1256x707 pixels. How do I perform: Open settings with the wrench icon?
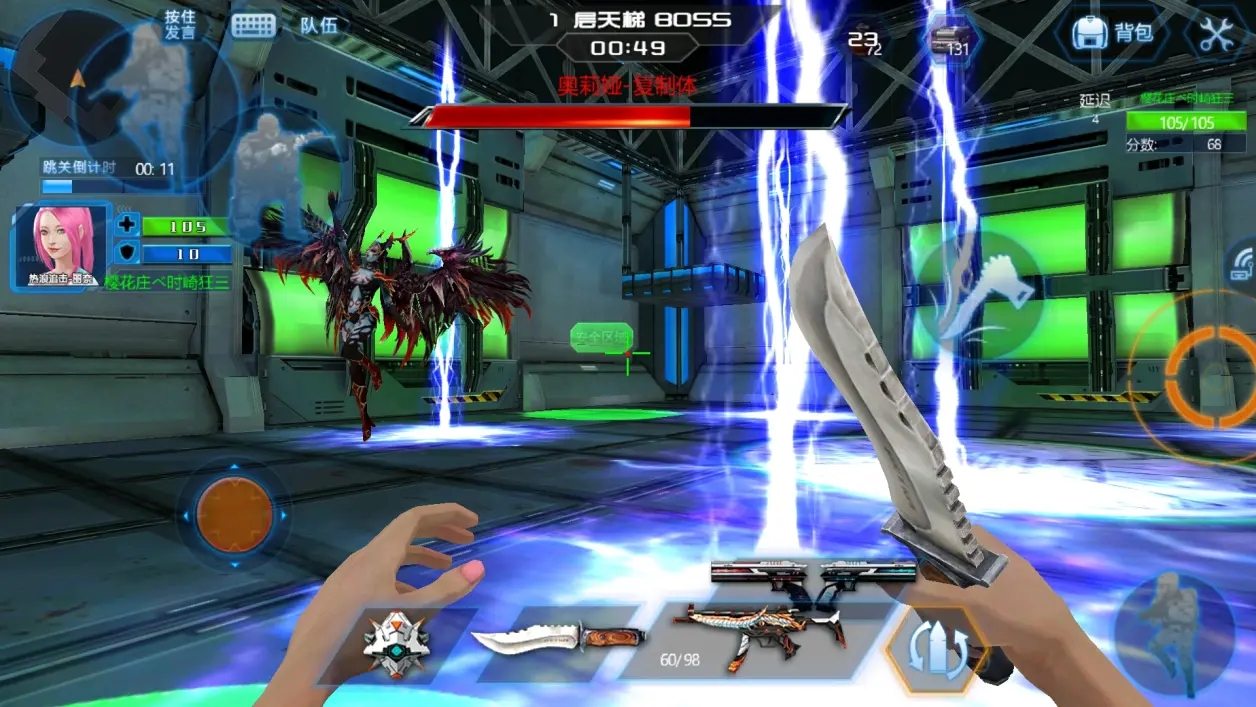tap(1216, 34)
